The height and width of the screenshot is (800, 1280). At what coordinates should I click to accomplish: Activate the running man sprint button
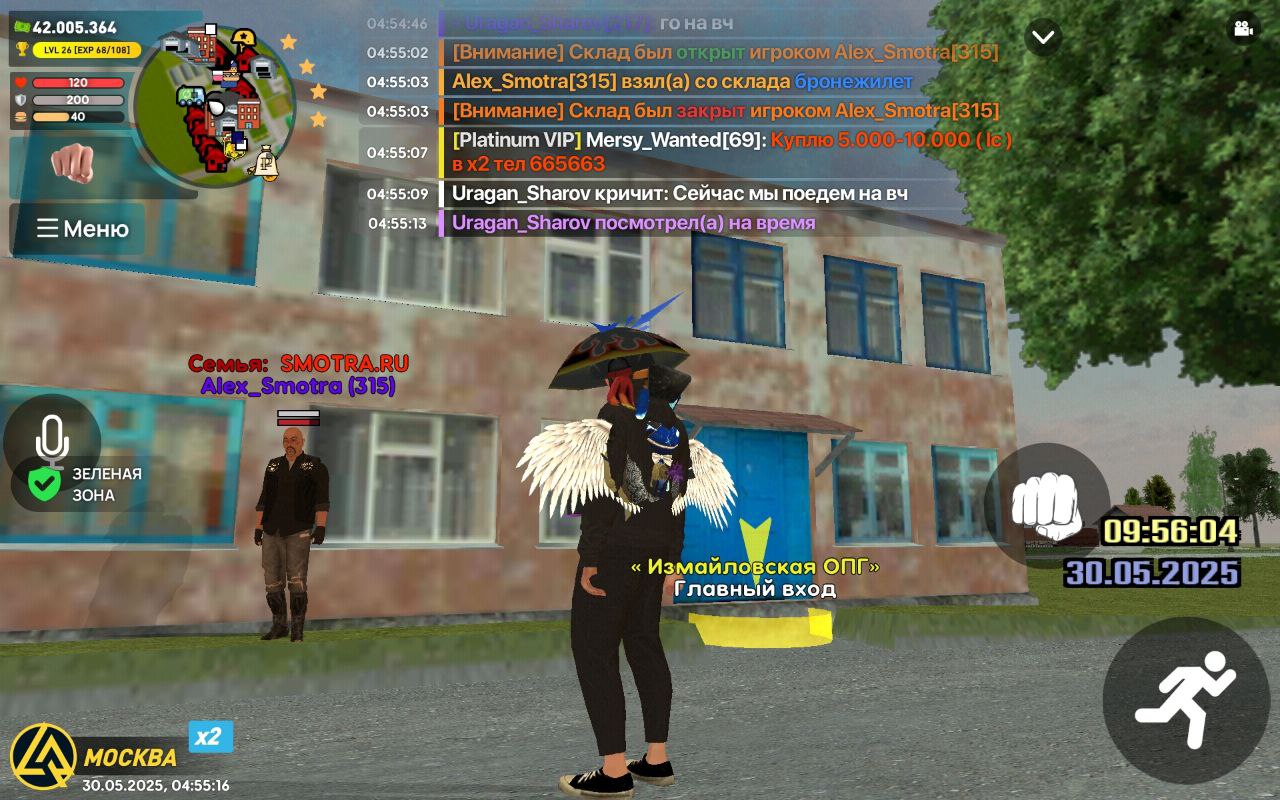click(1185, 699)
